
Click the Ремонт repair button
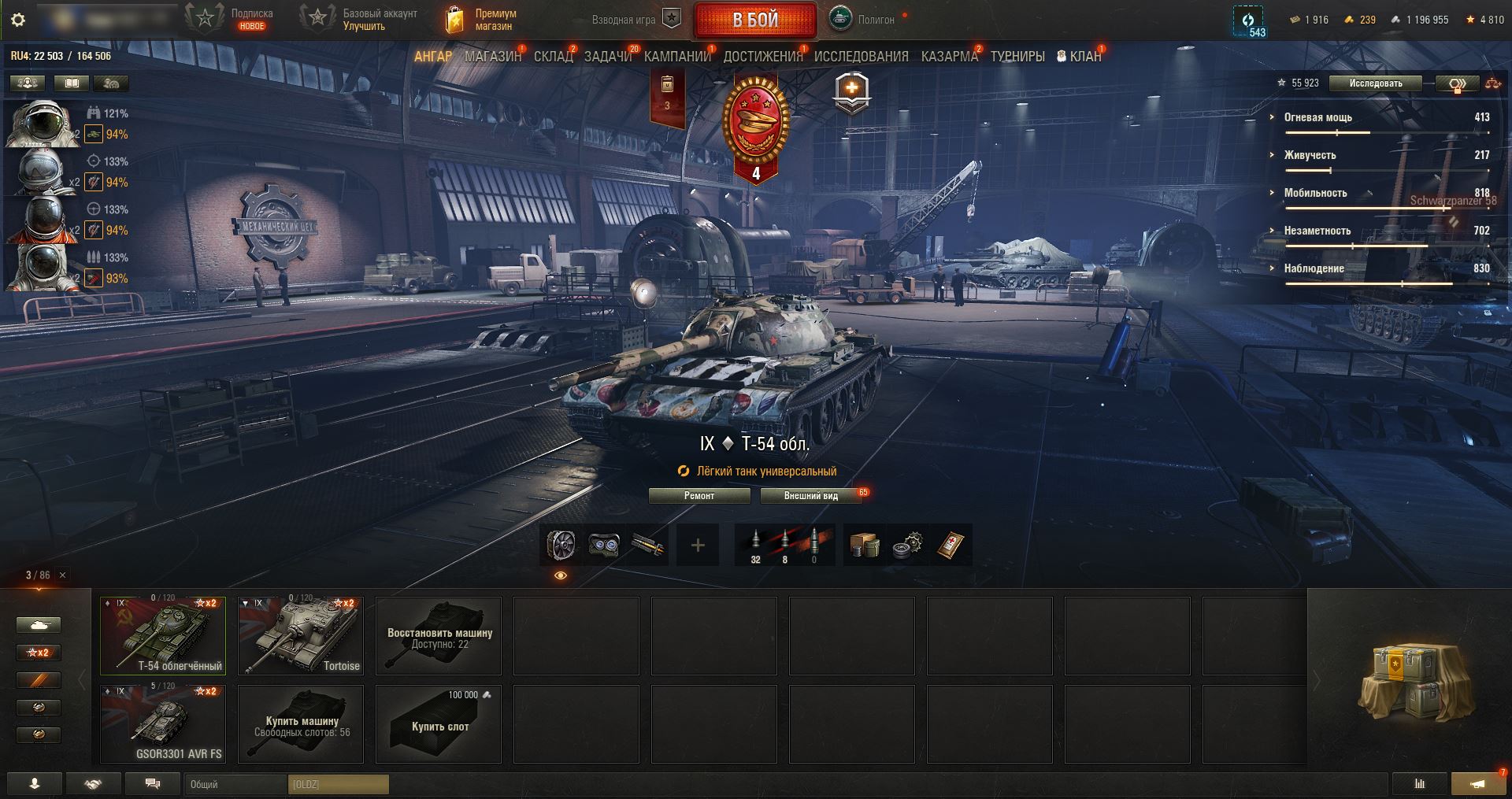(699, 496)
